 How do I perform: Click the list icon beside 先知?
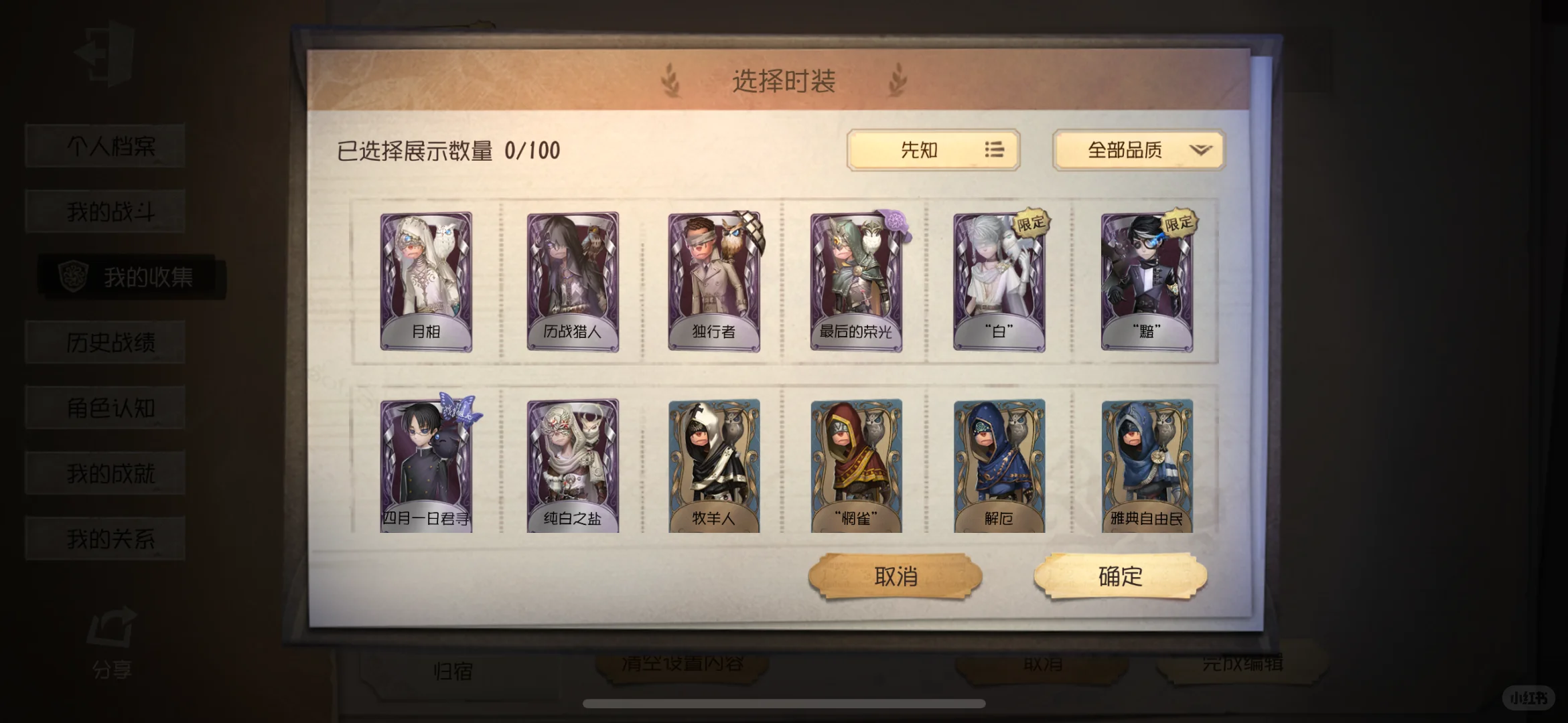click(994, 151)
